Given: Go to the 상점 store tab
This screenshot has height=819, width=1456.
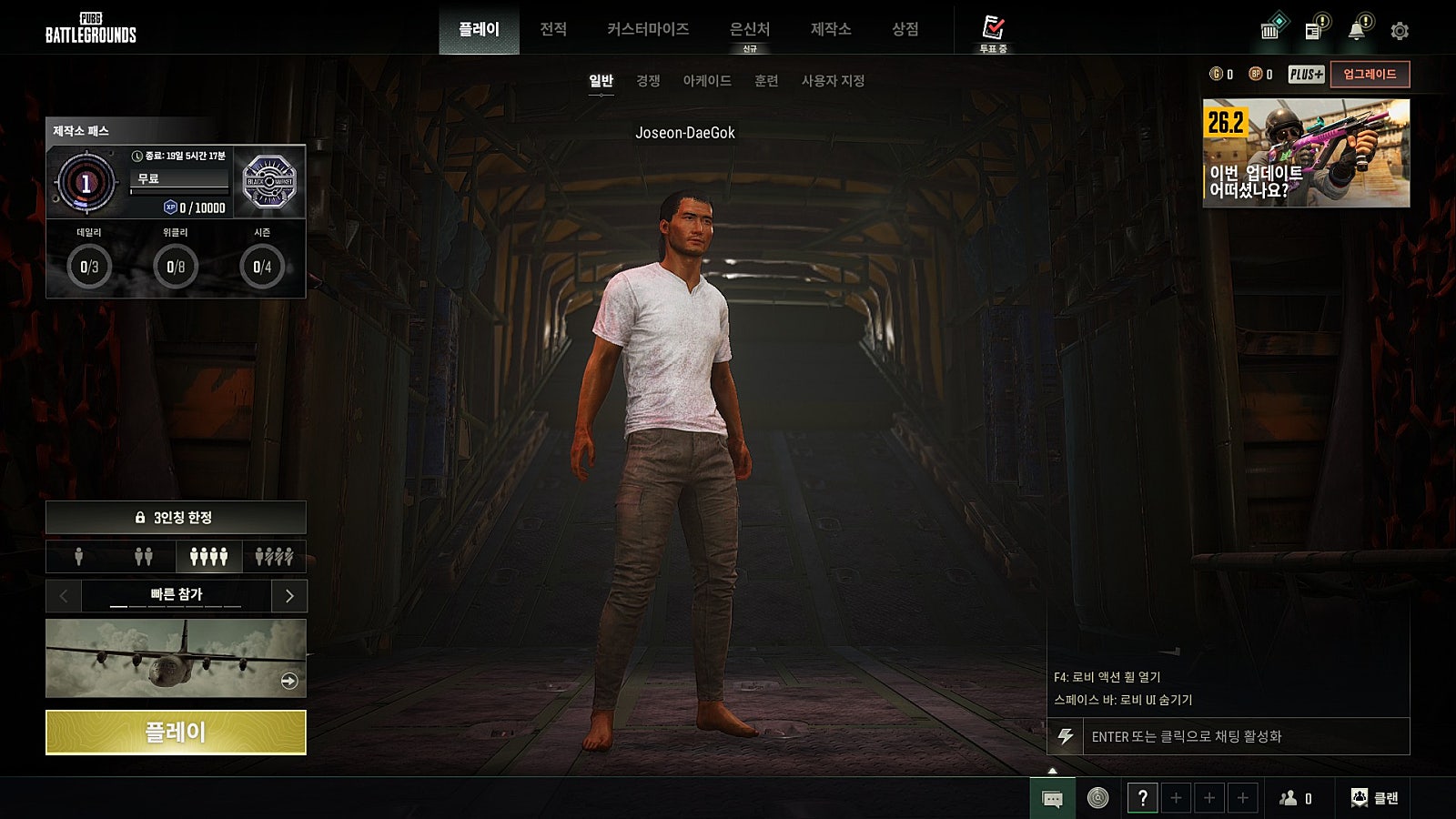Looking at the screenshot, I should point(905,29).
